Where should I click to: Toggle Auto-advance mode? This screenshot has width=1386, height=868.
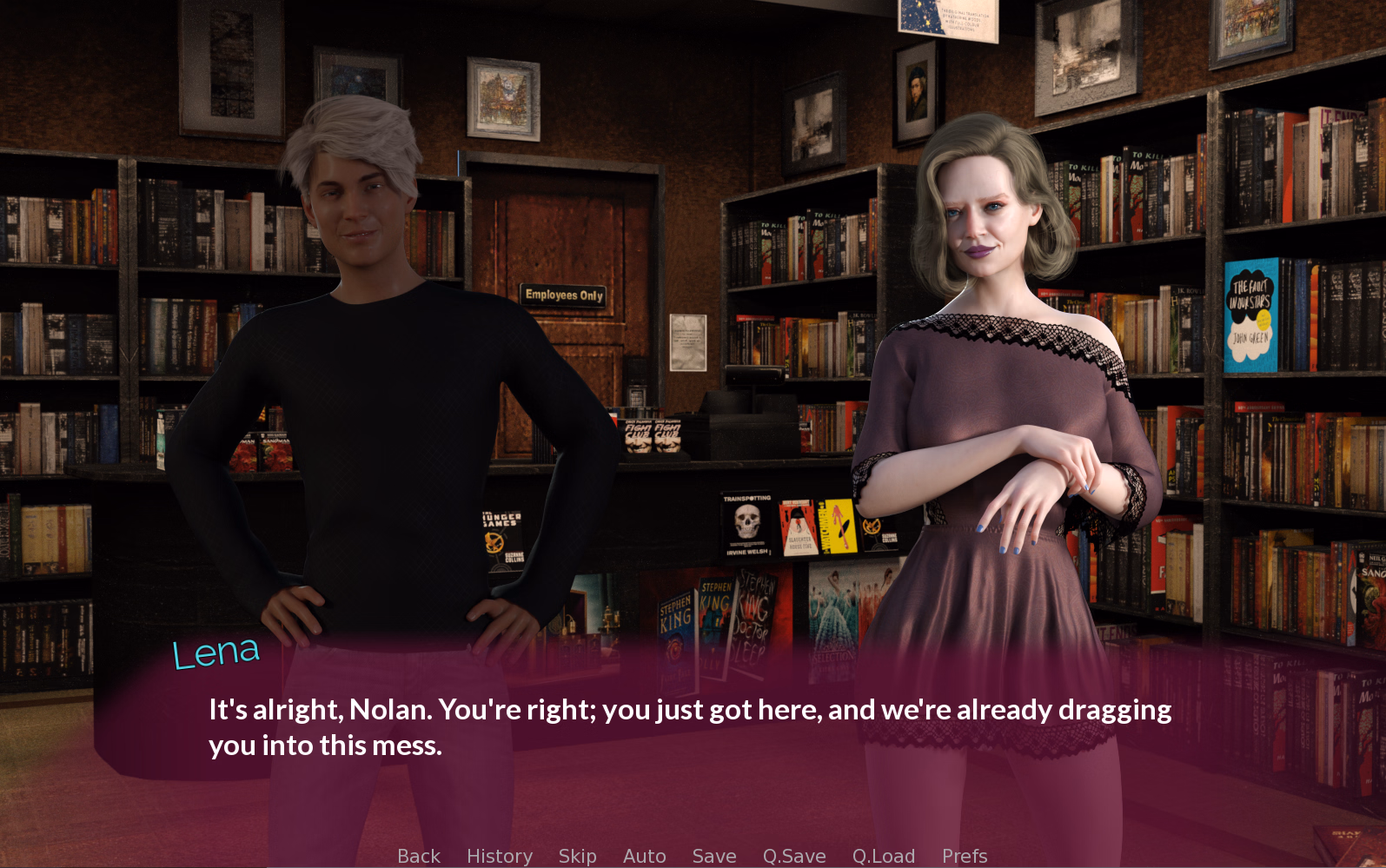point(644,856)
